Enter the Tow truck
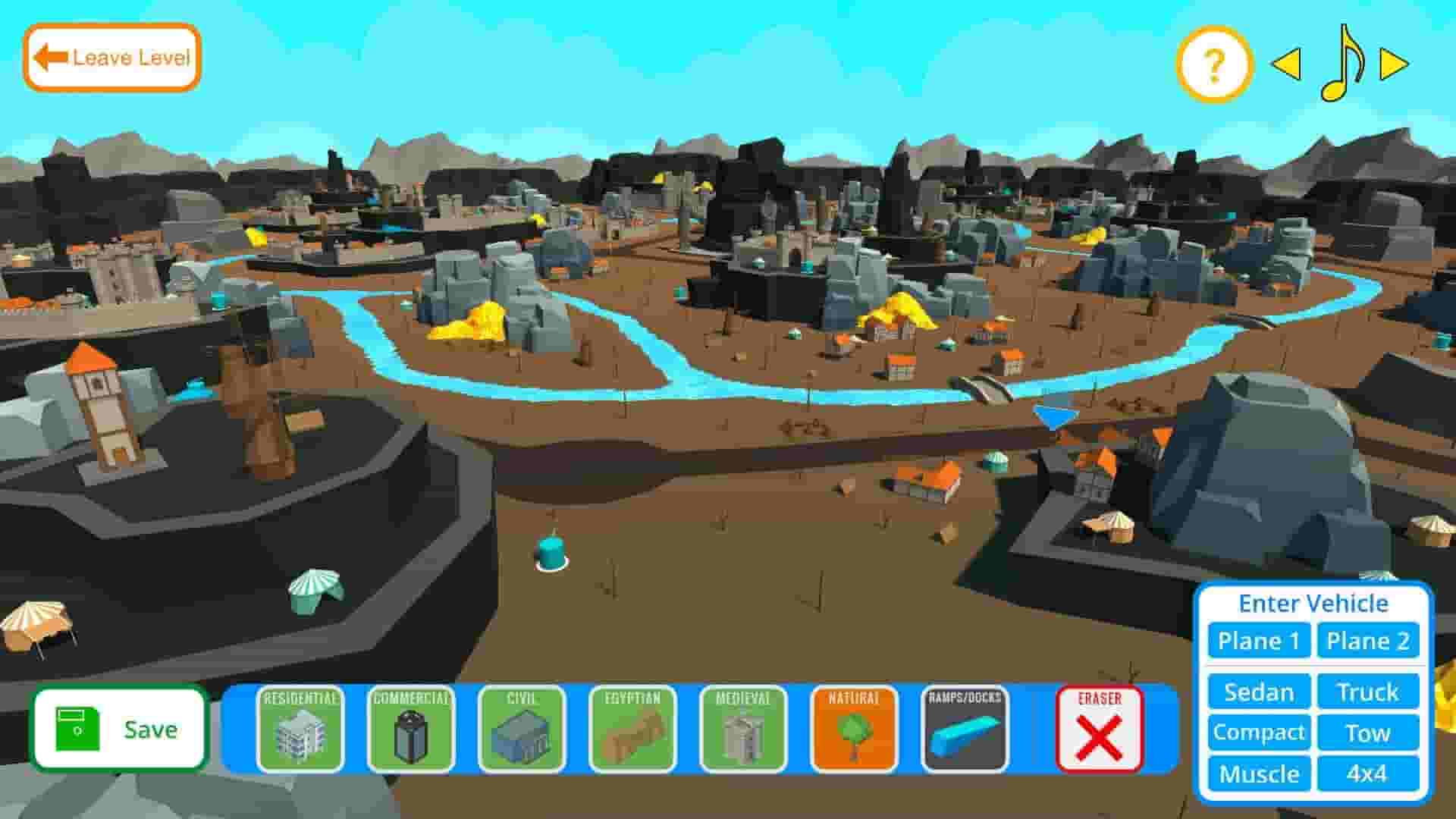The image size is (1456, 819). [1368, 733]
